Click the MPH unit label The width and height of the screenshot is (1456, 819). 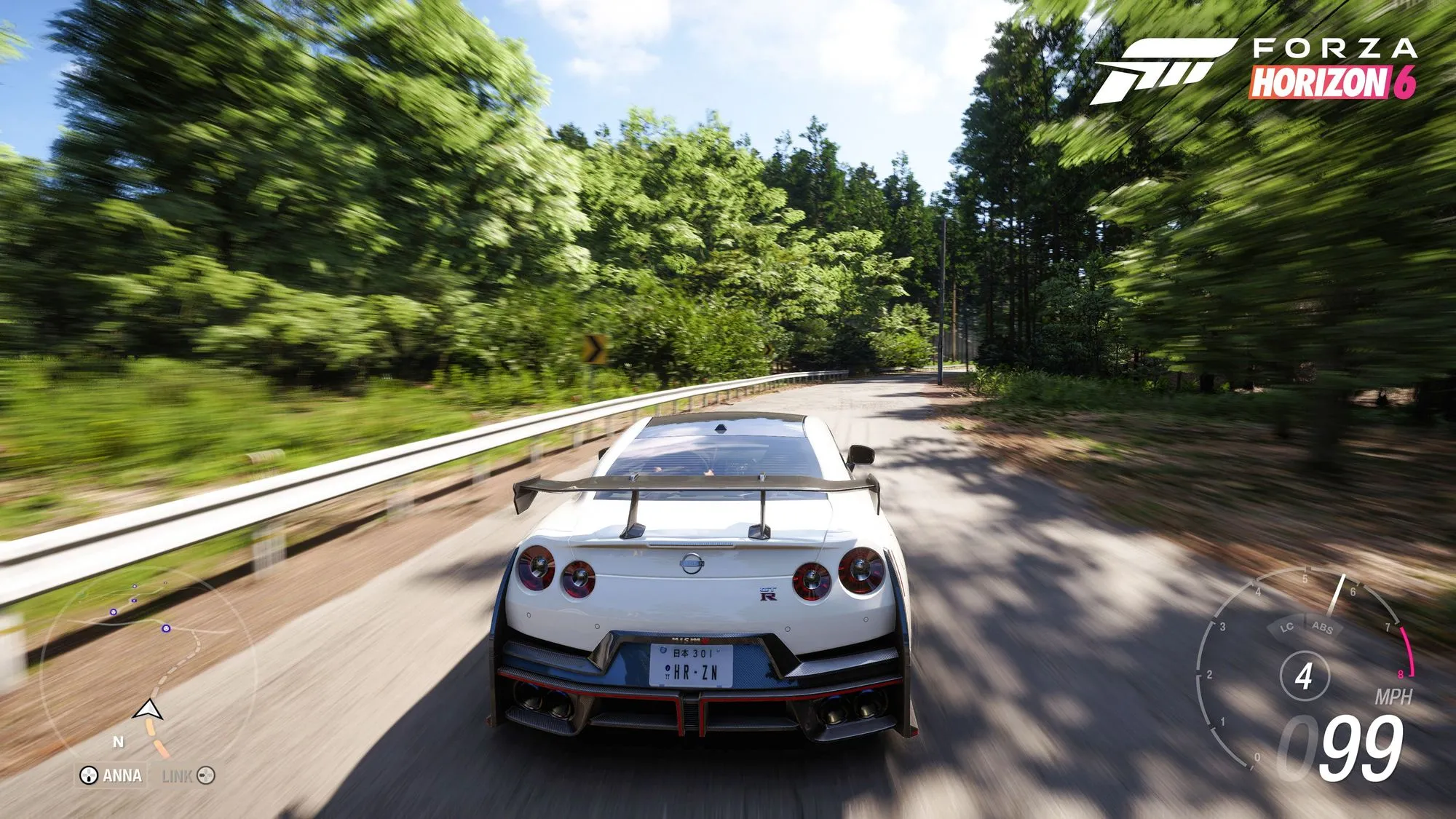pos(1394,696)
